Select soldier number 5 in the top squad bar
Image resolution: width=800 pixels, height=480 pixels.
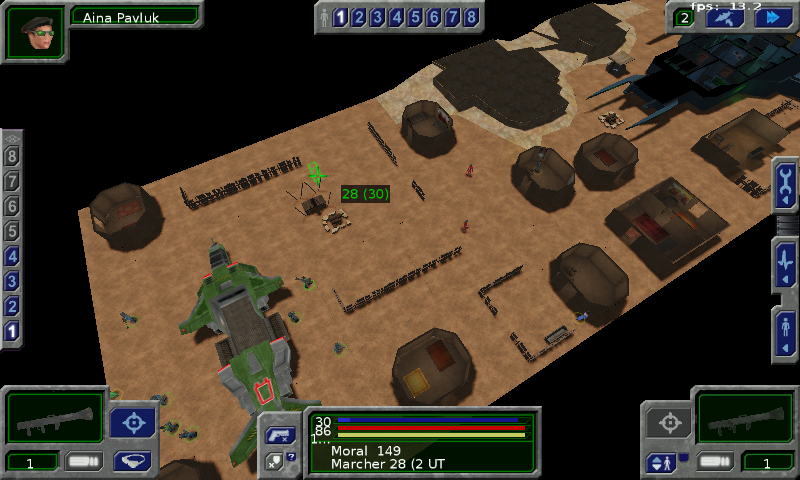[415, 17]
